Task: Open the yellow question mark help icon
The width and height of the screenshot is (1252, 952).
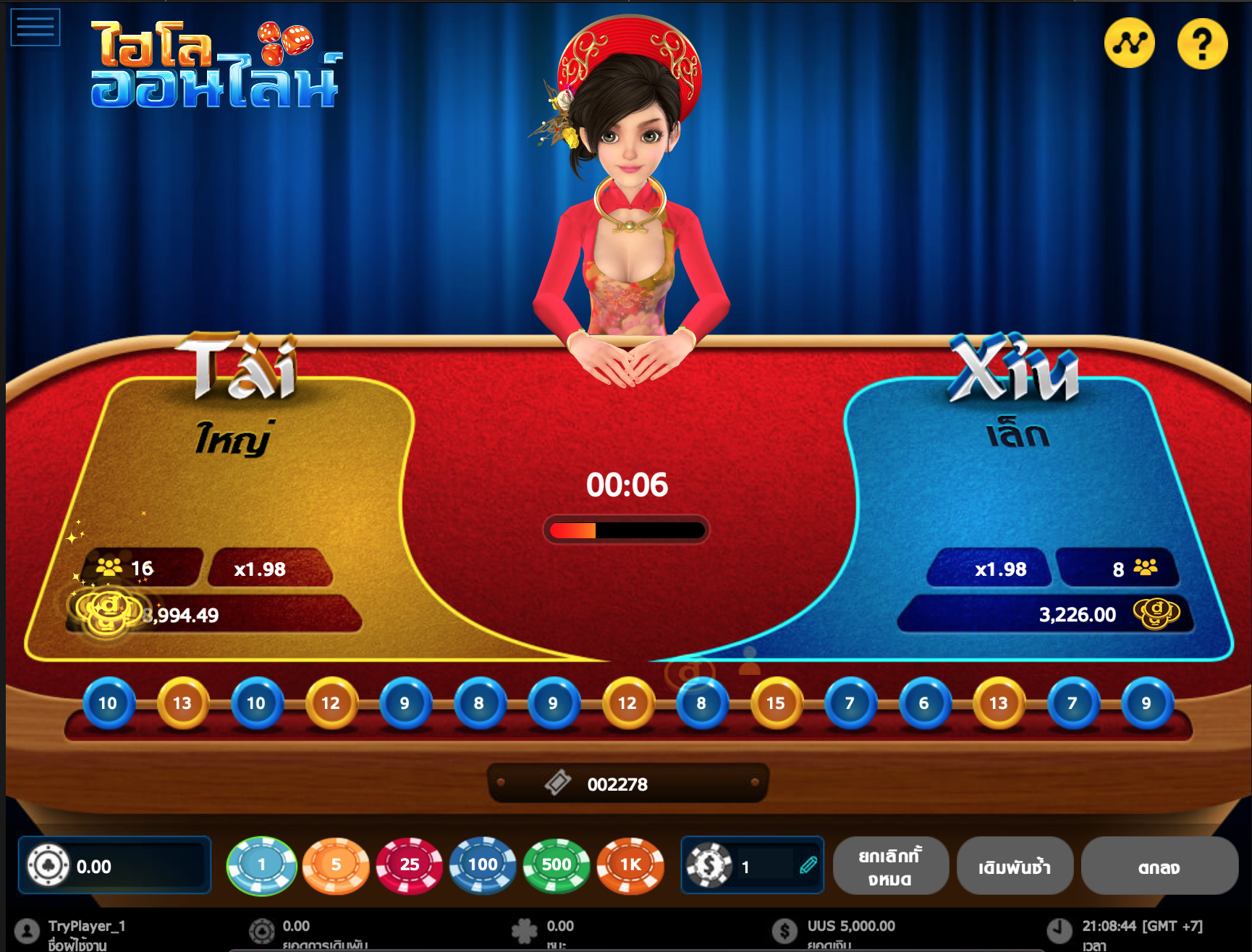Action: pos(1202,44)
